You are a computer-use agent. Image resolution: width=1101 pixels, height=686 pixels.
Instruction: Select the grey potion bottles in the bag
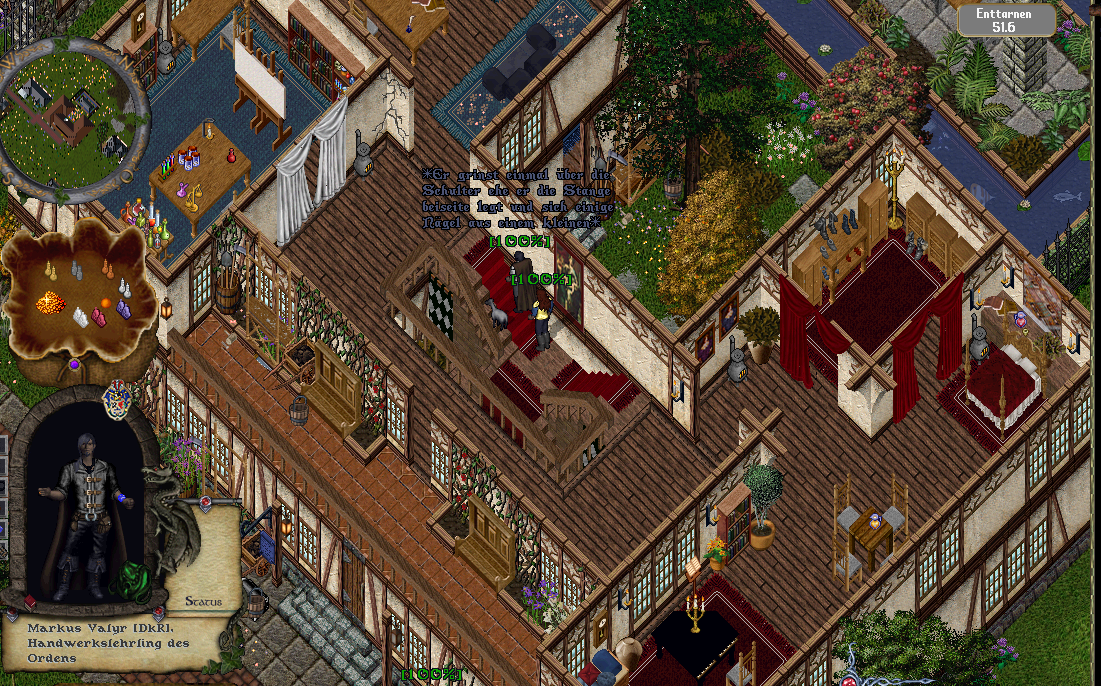77,269
